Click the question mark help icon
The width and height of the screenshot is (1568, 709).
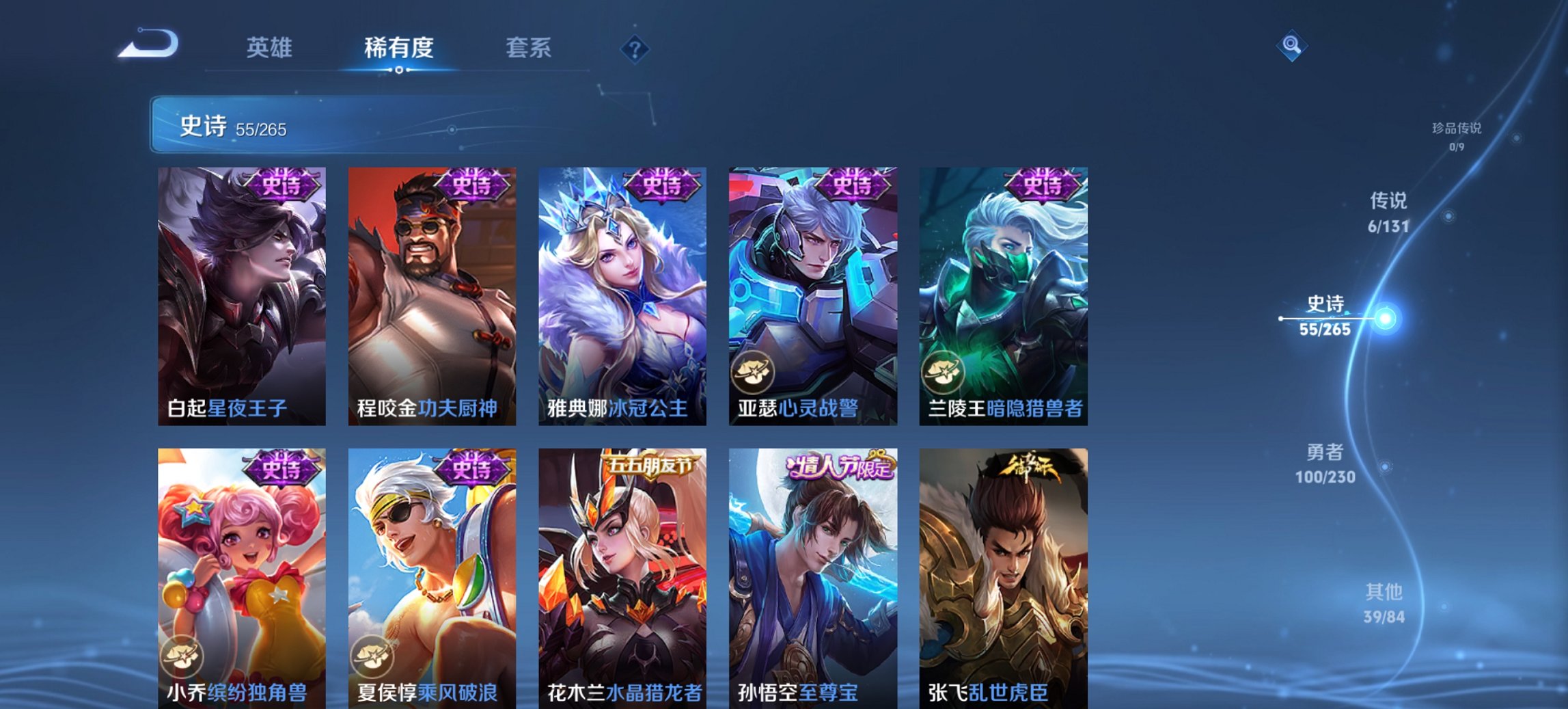(x=635, y=50)
